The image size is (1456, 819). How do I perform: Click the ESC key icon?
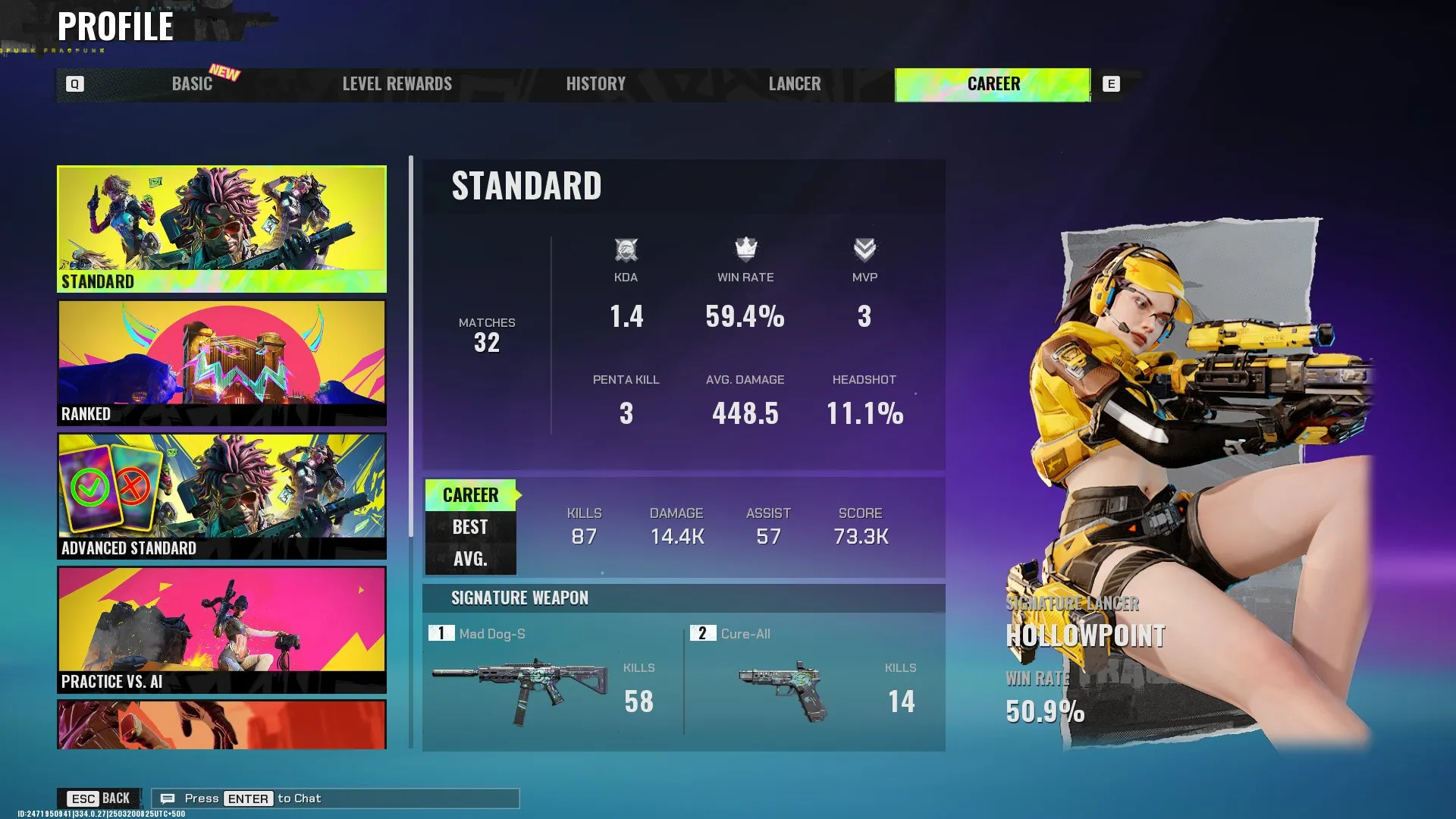pos(81,798)
